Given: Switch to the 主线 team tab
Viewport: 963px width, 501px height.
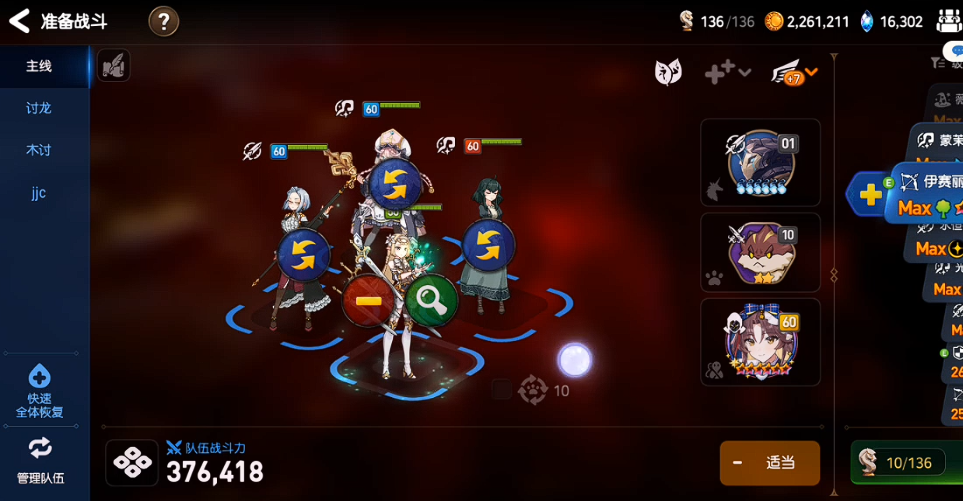Looking at the screenshot, I should (x=40, y=66).
